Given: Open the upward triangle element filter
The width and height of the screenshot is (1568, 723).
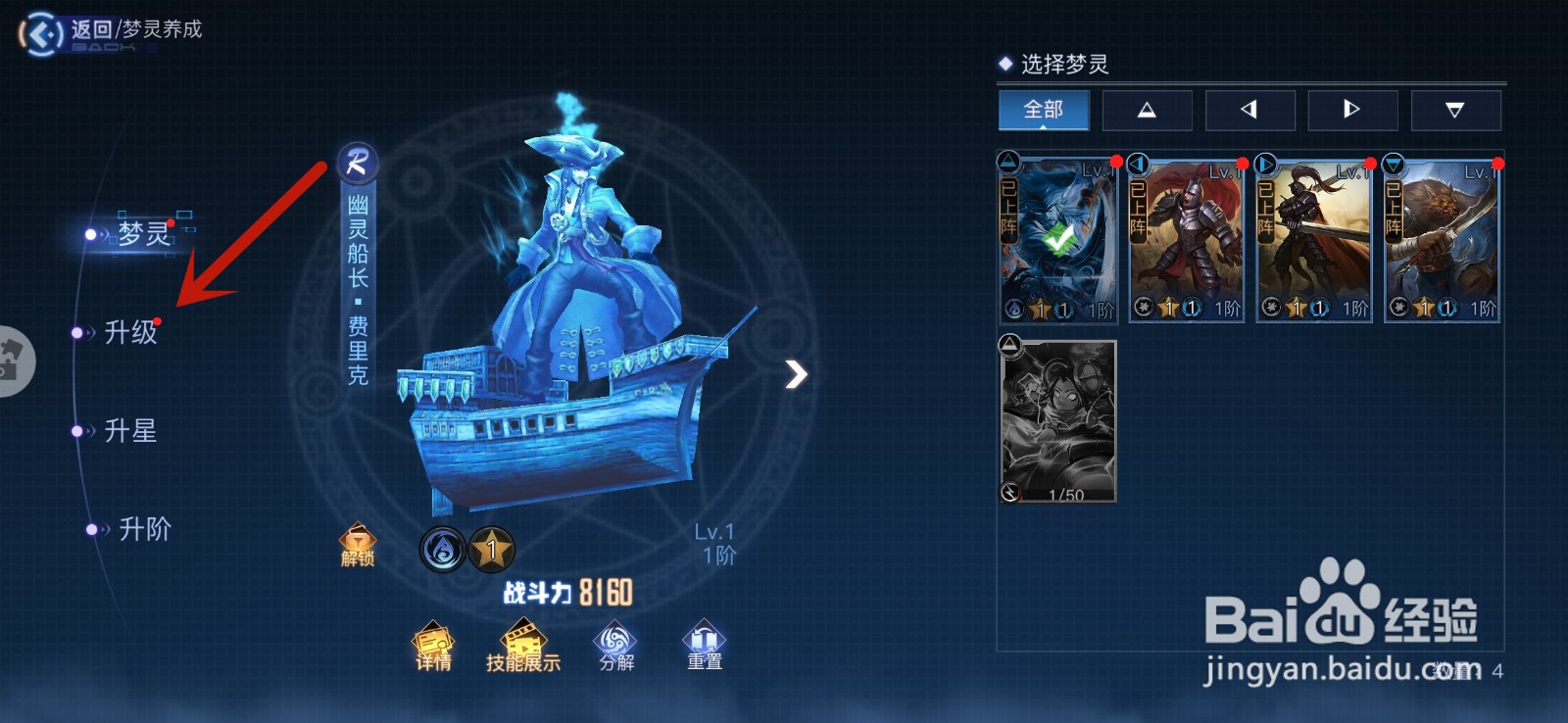Looking at the screenshot, I should pyautogui.click(x=1146, y=110).
